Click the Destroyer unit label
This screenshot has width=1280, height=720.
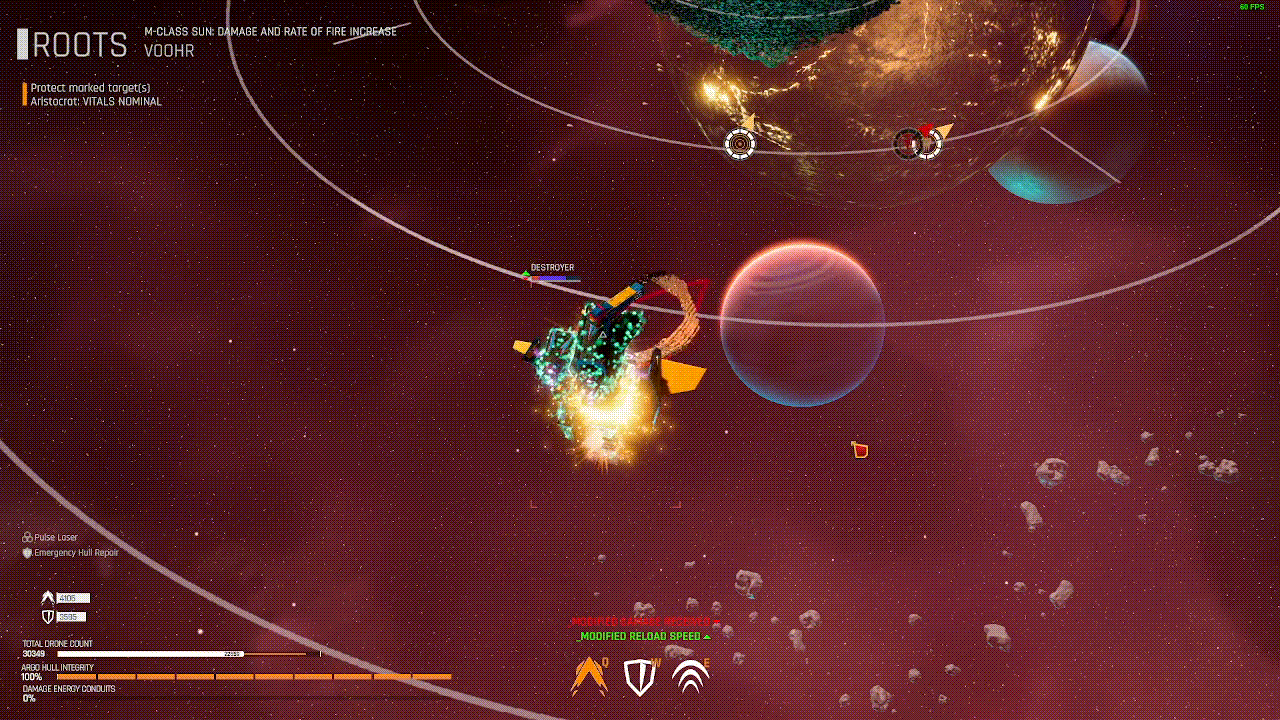tap(552, 268)
